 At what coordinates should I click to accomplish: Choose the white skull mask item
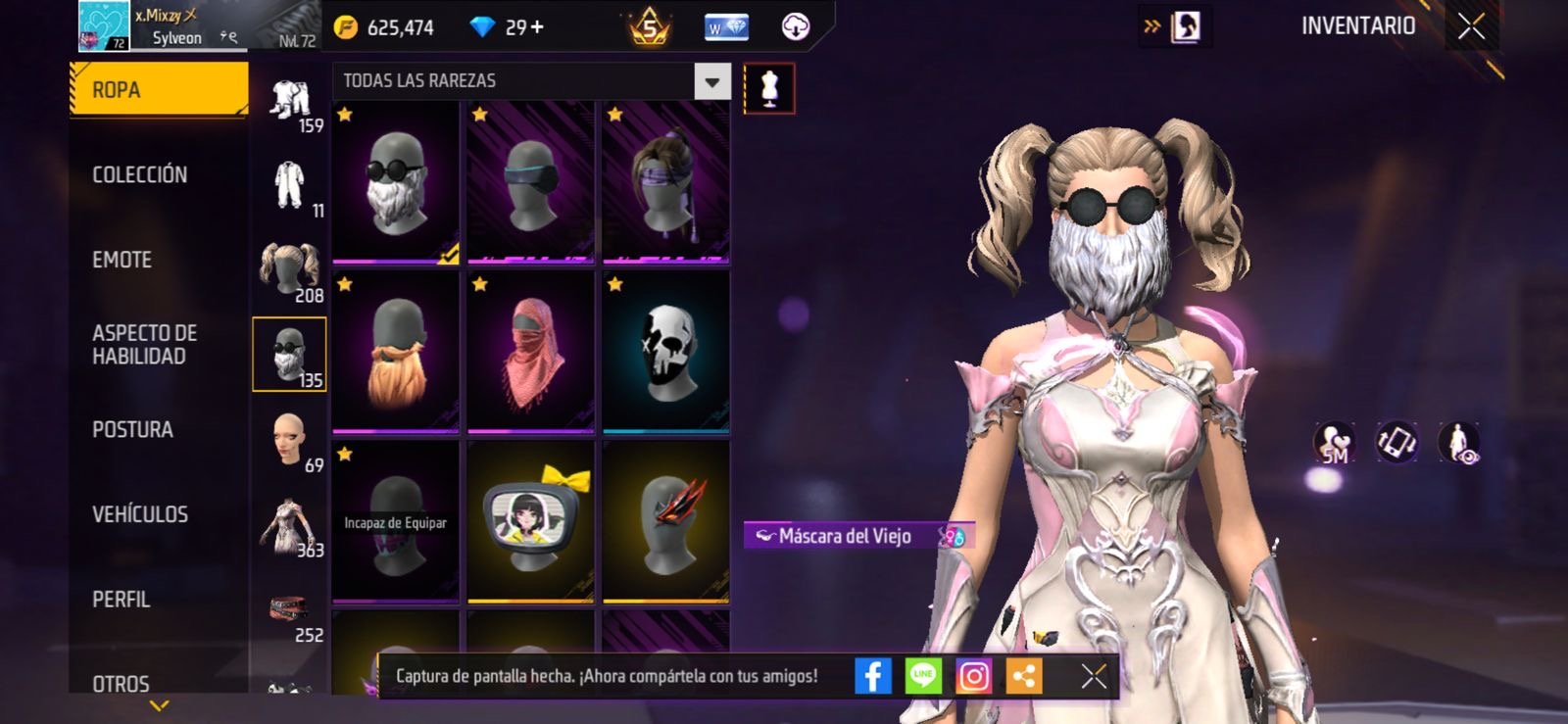tap(666, 353)
